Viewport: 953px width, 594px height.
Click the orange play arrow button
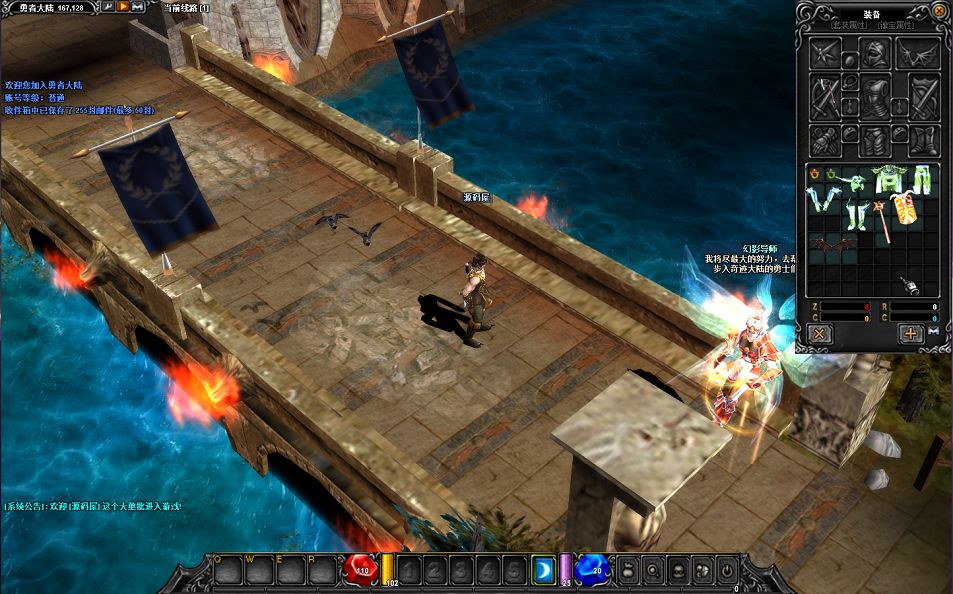tap(123, 7)
